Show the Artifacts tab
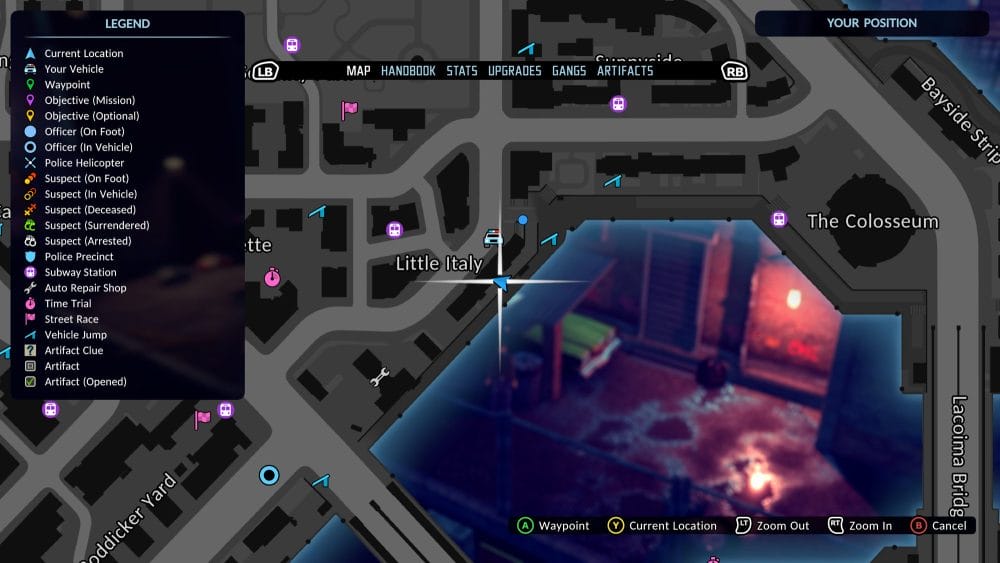 (x=625, y=71)
